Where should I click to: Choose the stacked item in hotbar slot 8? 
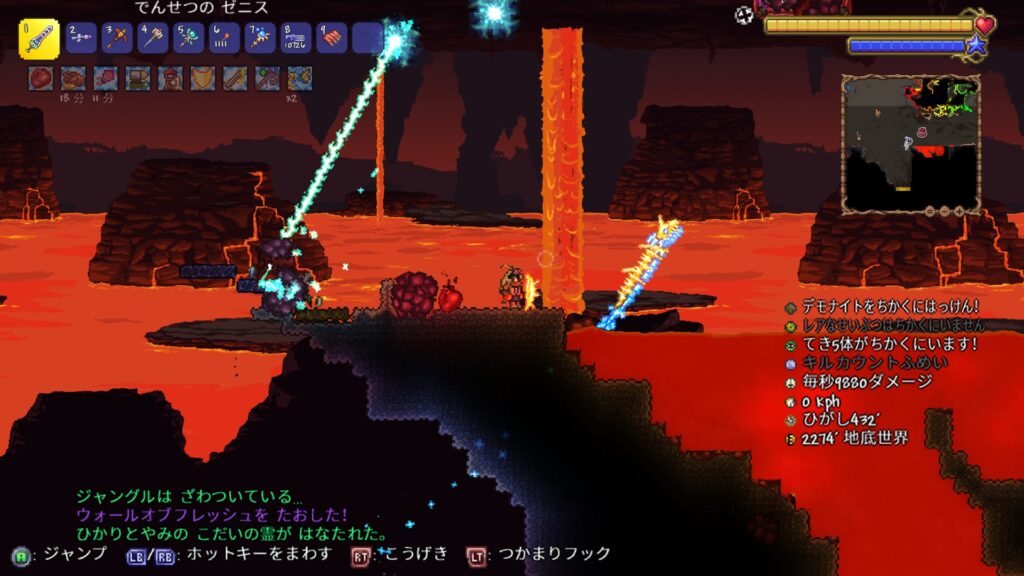pyautogui.click(x=294, y=39)
